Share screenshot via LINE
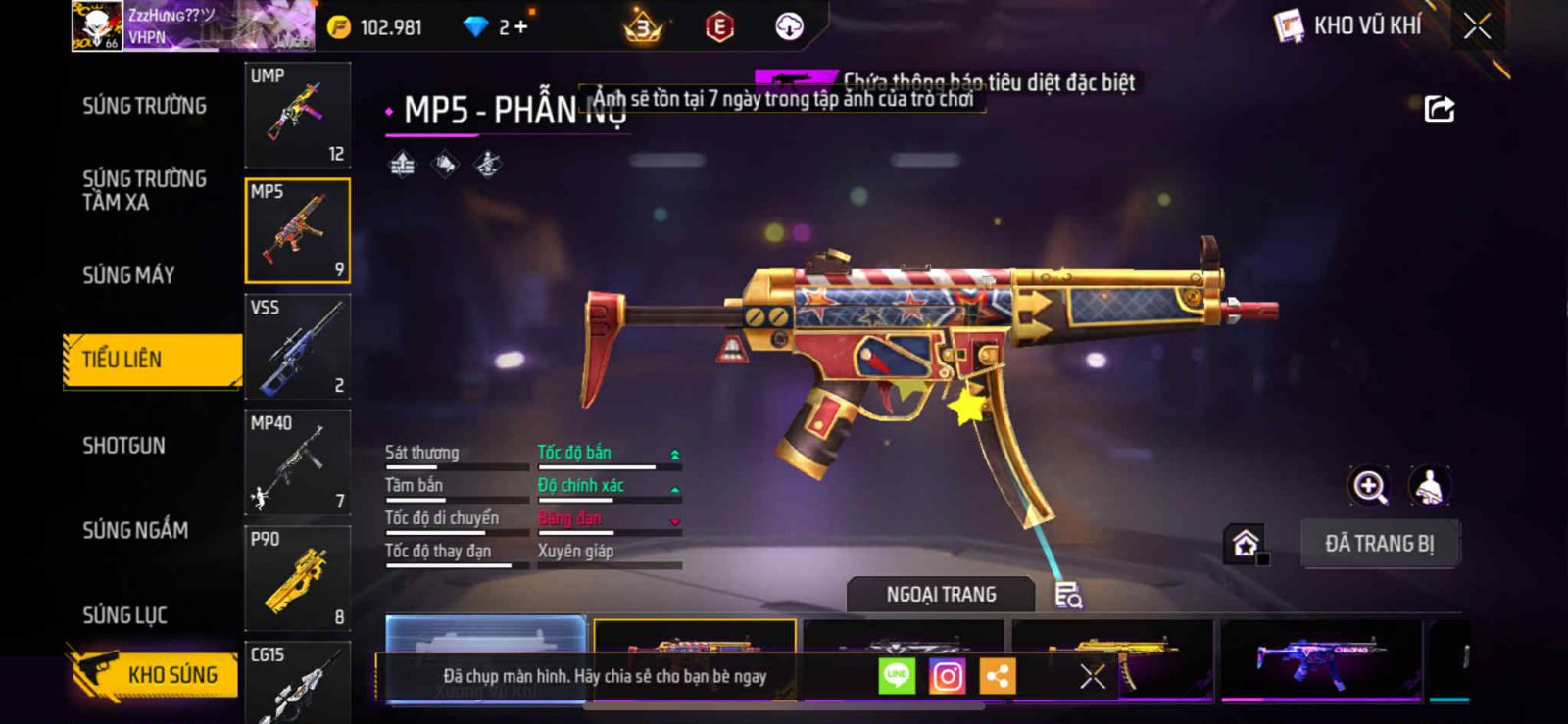Viewport: 1568px width, 724px height. tap(897, 676)
